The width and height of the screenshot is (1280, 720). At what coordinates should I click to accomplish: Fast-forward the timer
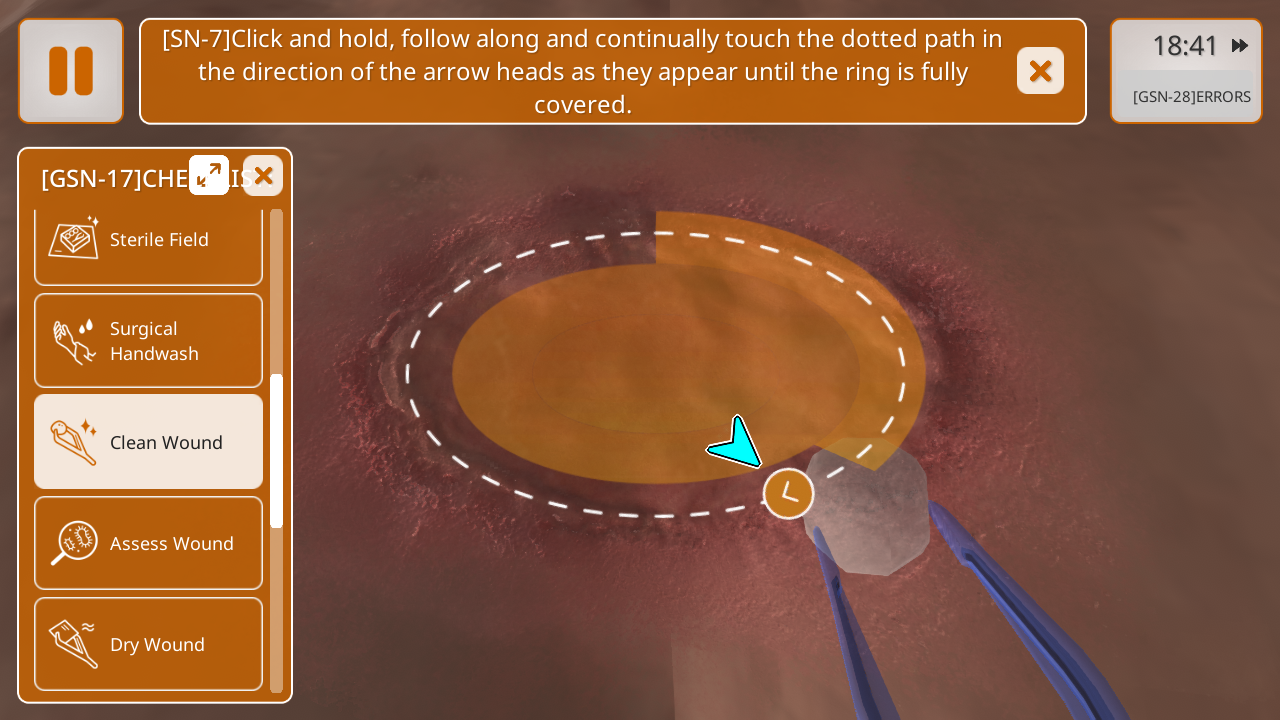pos(1240,45)
